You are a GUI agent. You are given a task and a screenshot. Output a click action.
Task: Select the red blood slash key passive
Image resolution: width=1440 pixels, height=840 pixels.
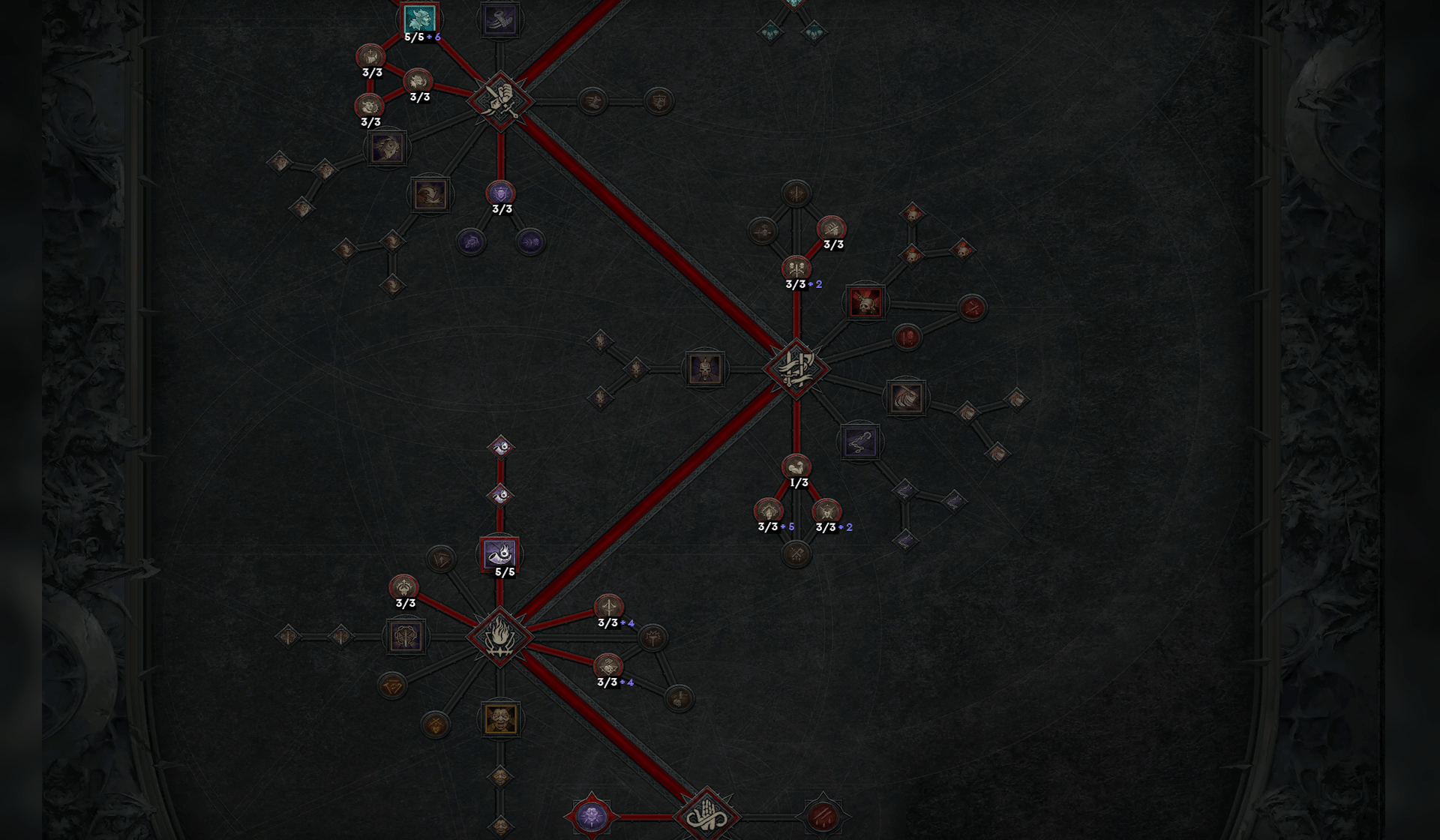click(x=823, y=816)
